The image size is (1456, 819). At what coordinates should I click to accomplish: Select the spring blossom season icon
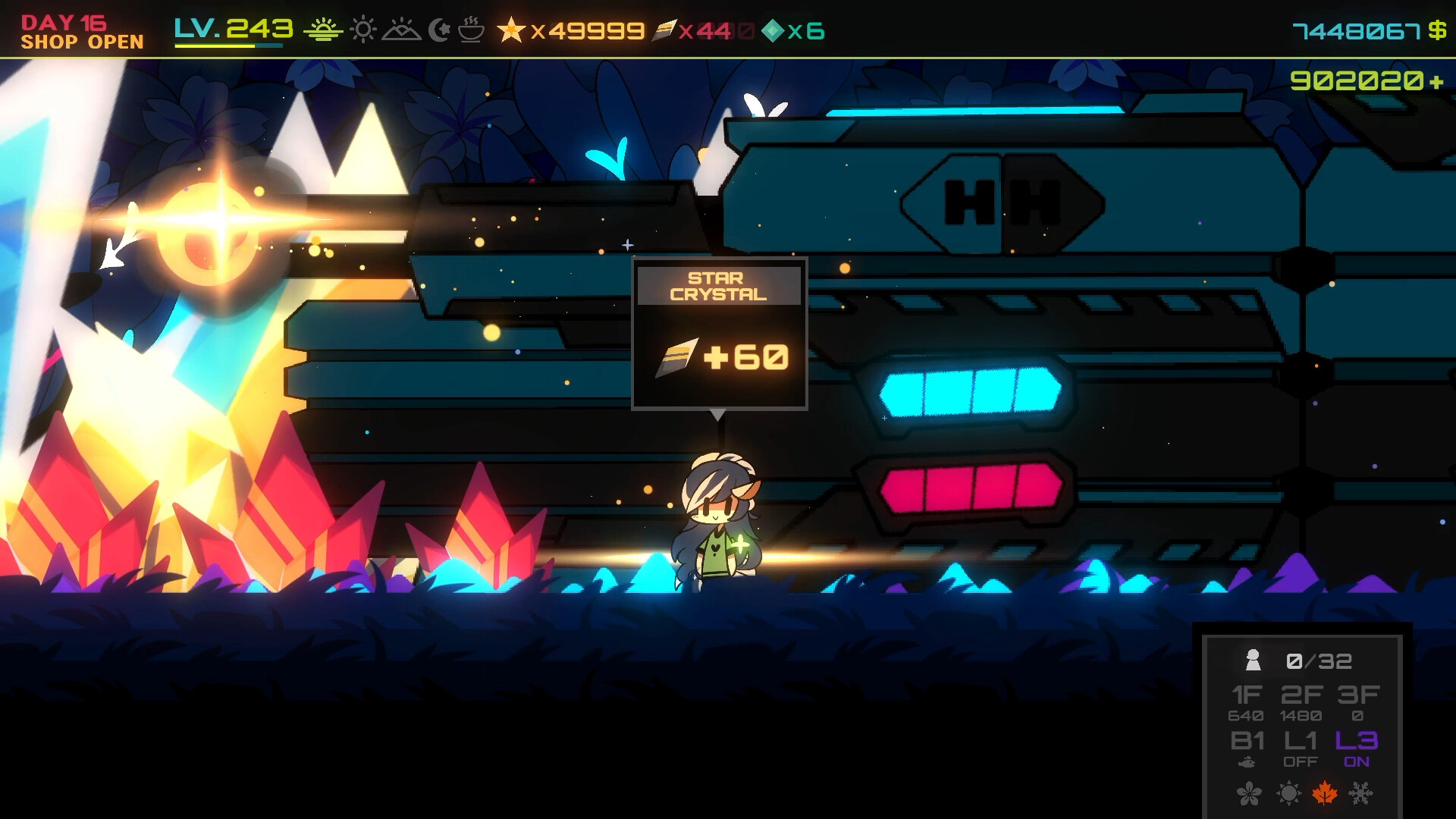click(x=1249, y=794)
